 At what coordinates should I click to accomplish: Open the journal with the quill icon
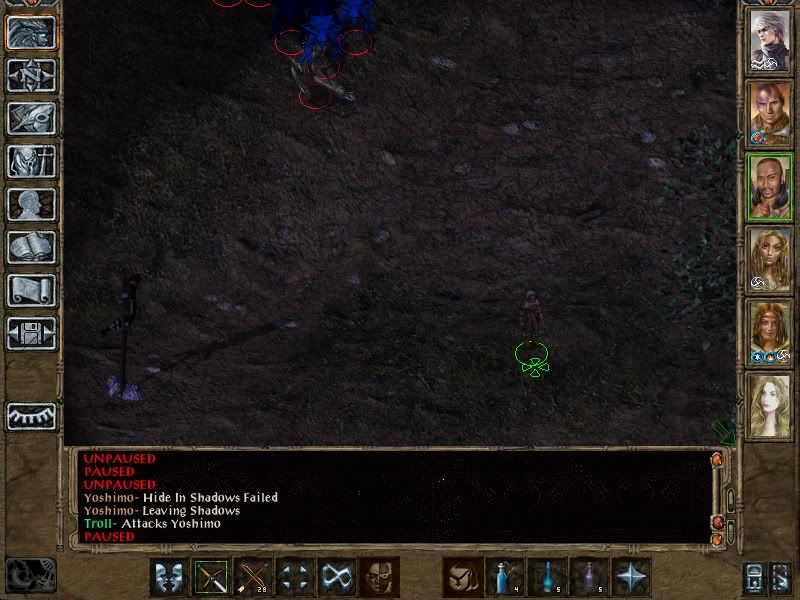tap(32, 118)
